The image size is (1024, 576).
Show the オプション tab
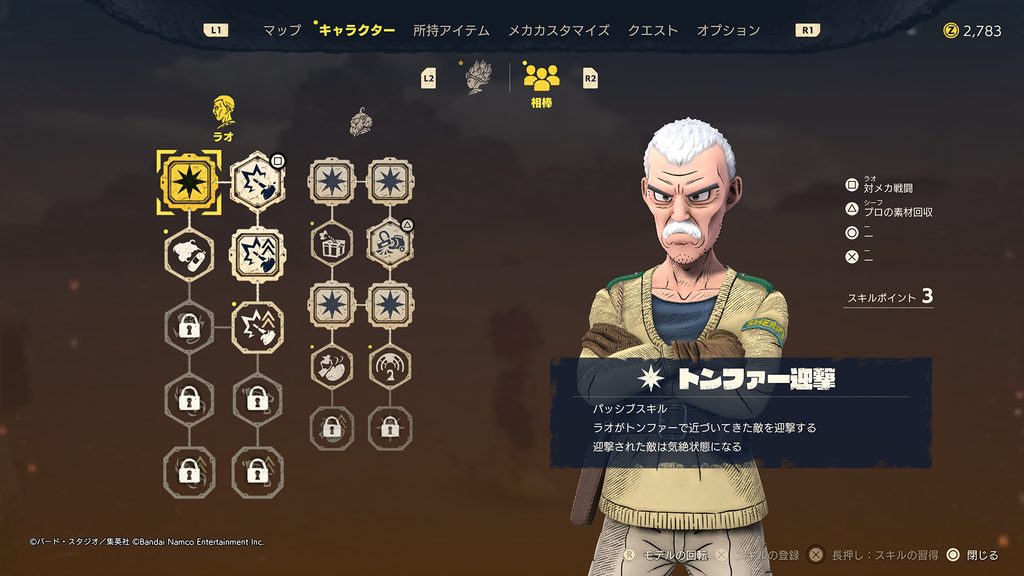coord(728,30)
